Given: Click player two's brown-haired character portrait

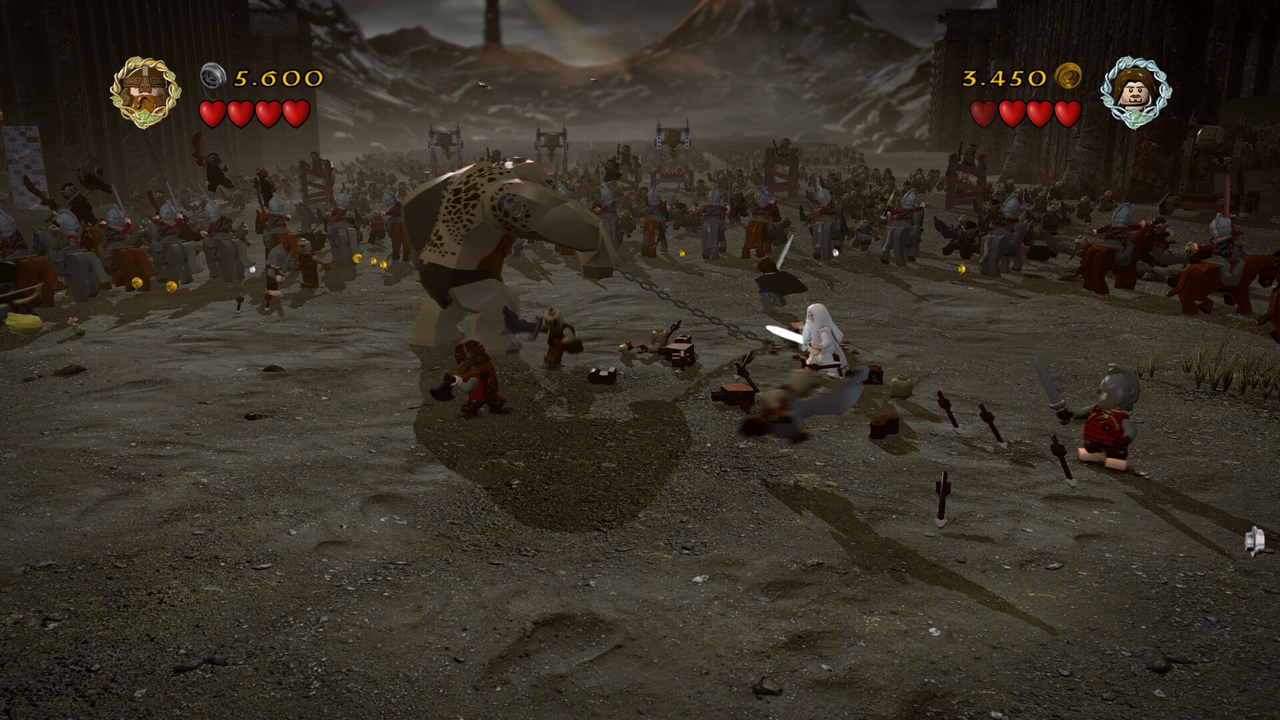Looking at the screenshot, I should [1135, 92].
